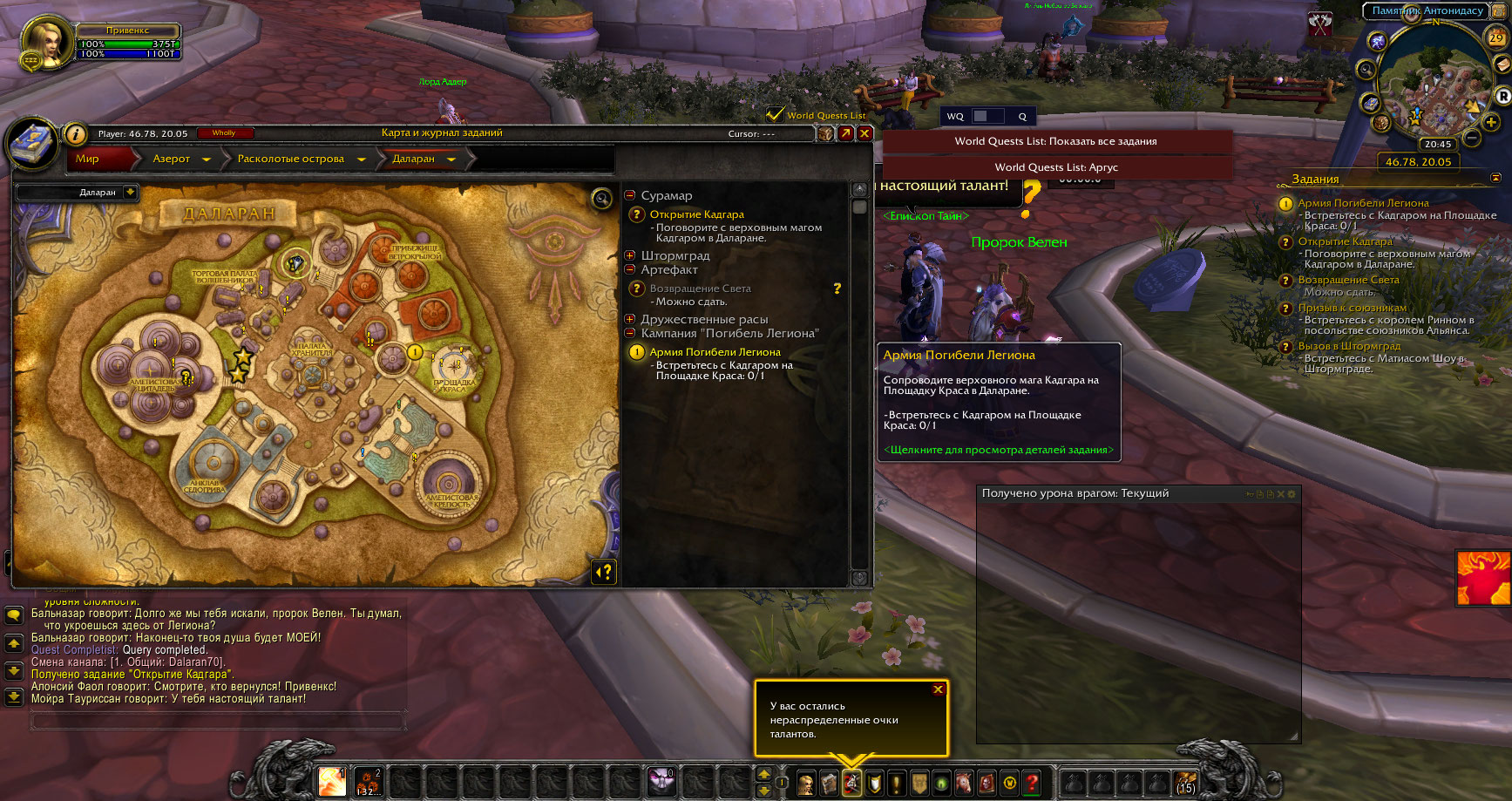Screen dimensions: 1512x801
Task: Click the minimap zoom-in plus button
Action: pyautogui.click(x=1491, y=122)
